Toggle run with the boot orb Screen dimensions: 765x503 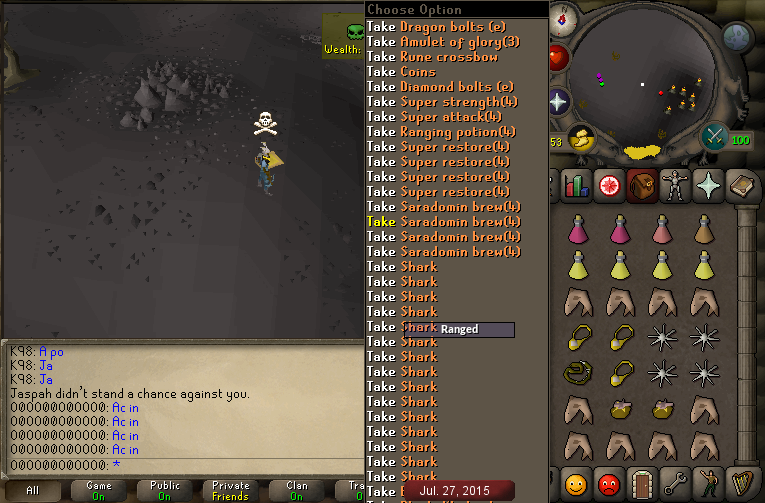coord(580,139)
